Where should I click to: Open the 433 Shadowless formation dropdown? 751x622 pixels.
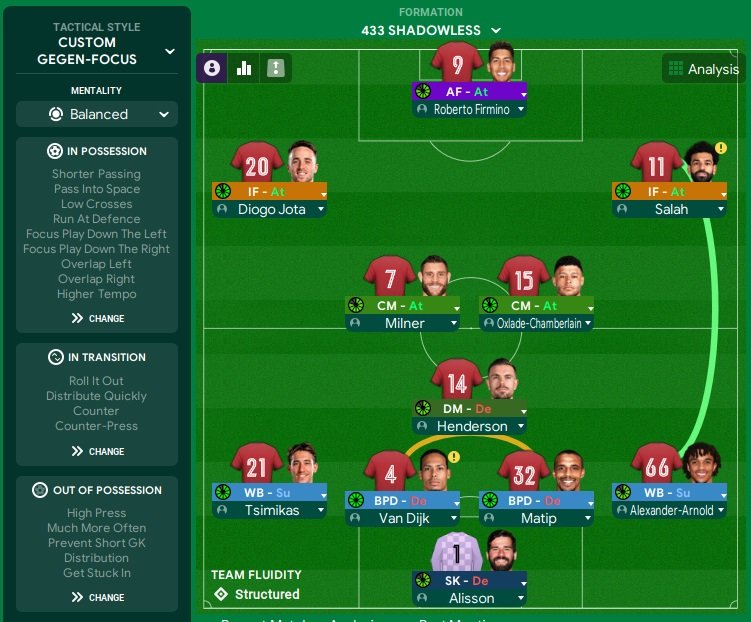(431, 31)
